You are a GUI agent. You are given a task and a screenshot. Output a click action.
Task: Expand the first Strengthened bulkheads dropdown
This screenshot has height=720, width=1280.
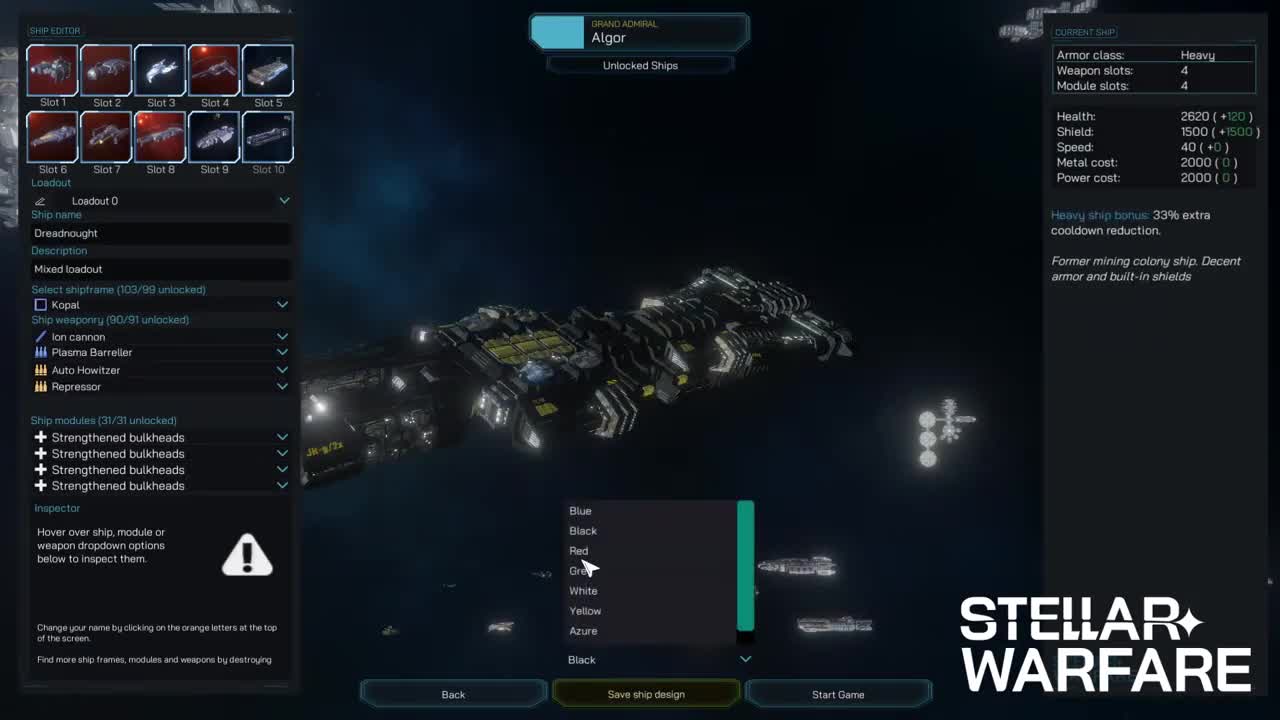(x=283, y=437)
